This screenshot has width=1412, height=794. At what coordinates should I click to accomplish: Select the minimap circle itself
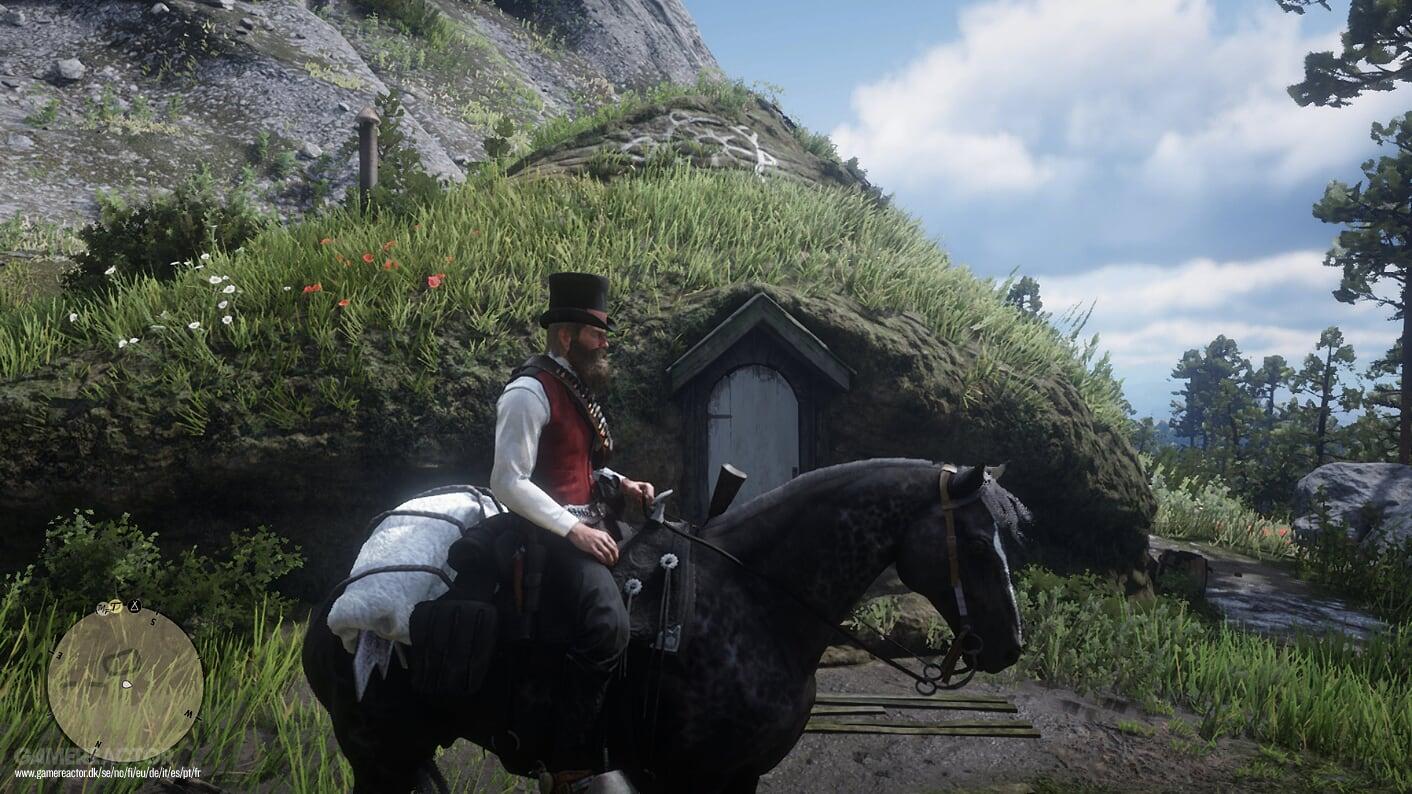[130, 680]
